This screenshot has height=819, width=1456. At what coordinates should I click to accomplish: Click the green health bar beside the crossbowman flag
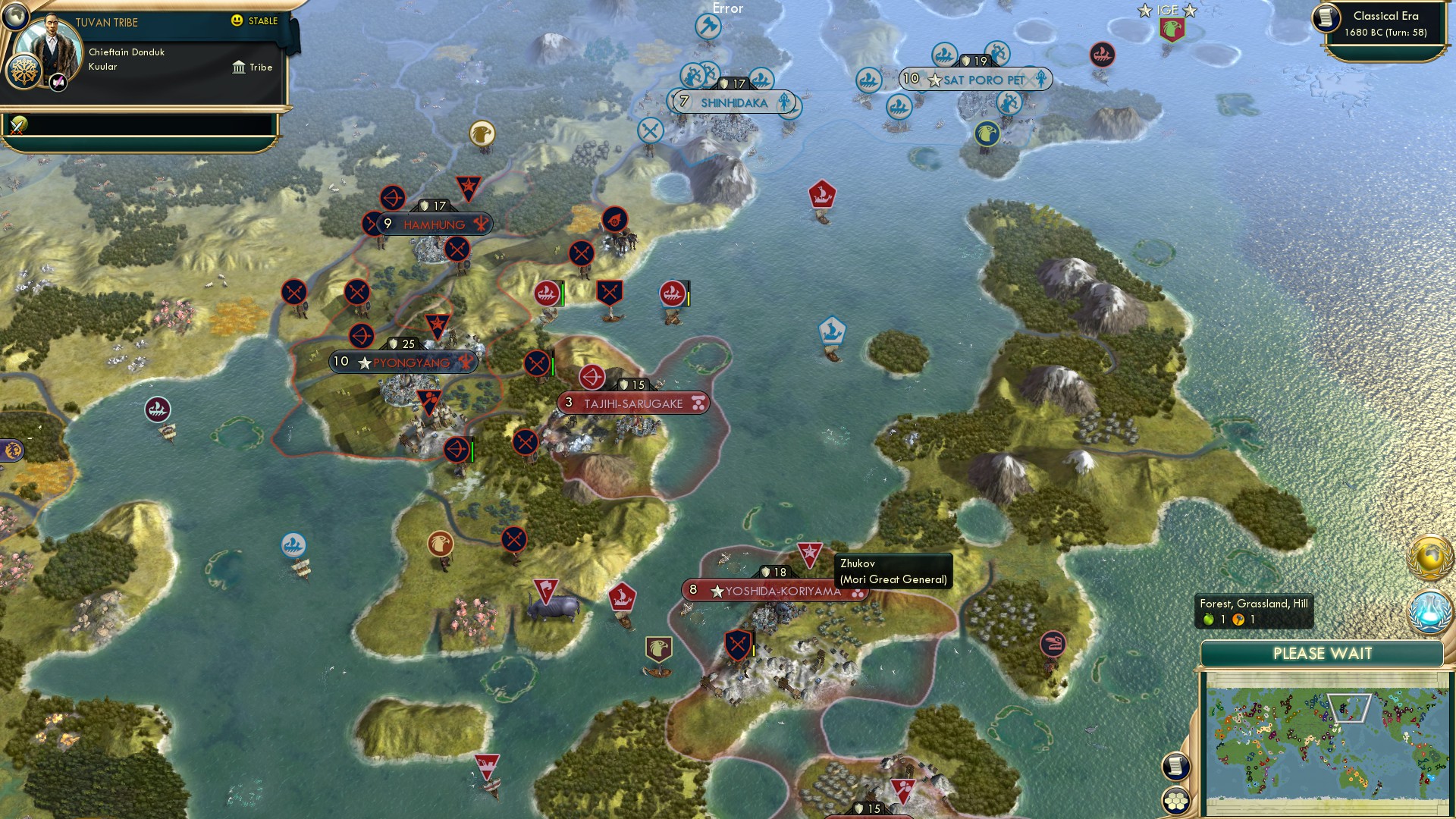pyautogui.click(x=472, y=449)
